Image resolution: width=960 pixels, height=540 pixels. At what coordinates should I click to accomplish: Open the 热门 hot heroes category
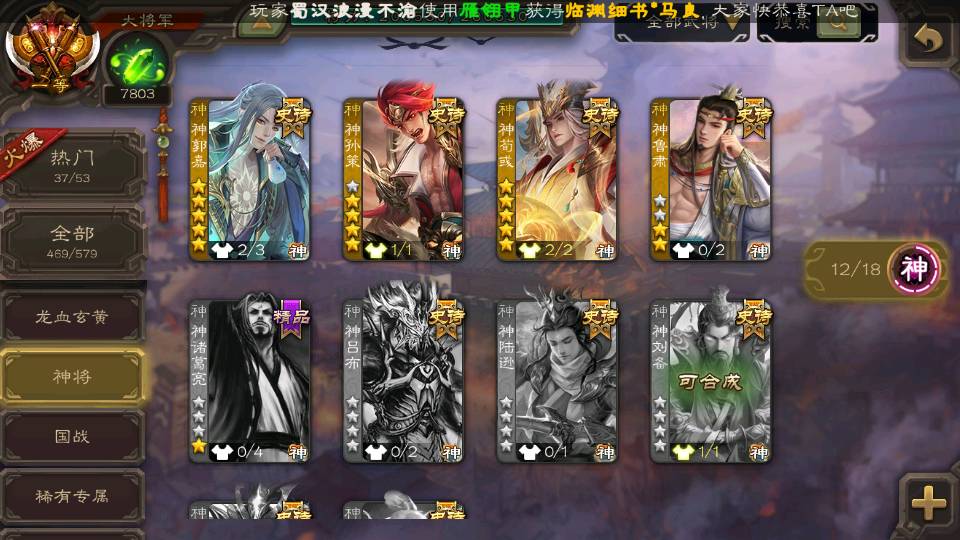click(x=73, y=167)
